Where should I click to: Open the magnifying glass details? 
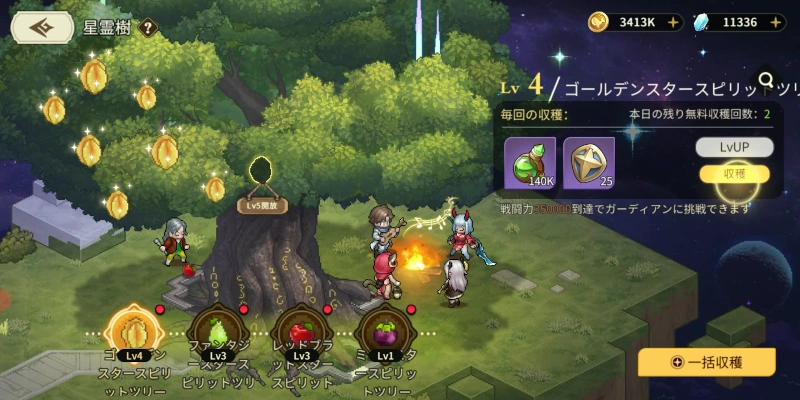pos(767,80)
